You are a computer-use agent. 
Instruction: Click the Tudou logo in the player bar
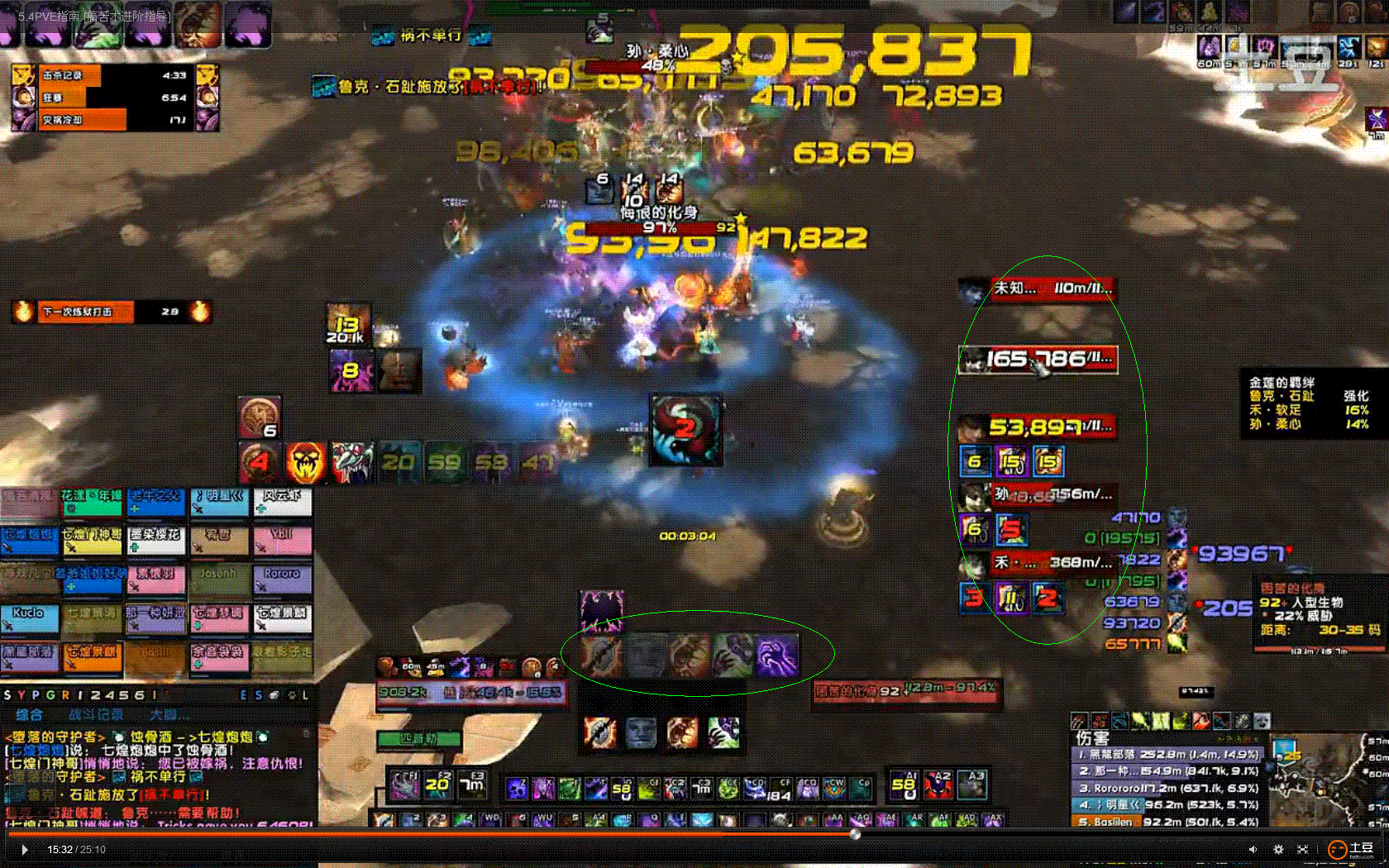(x=1338, y=849)
